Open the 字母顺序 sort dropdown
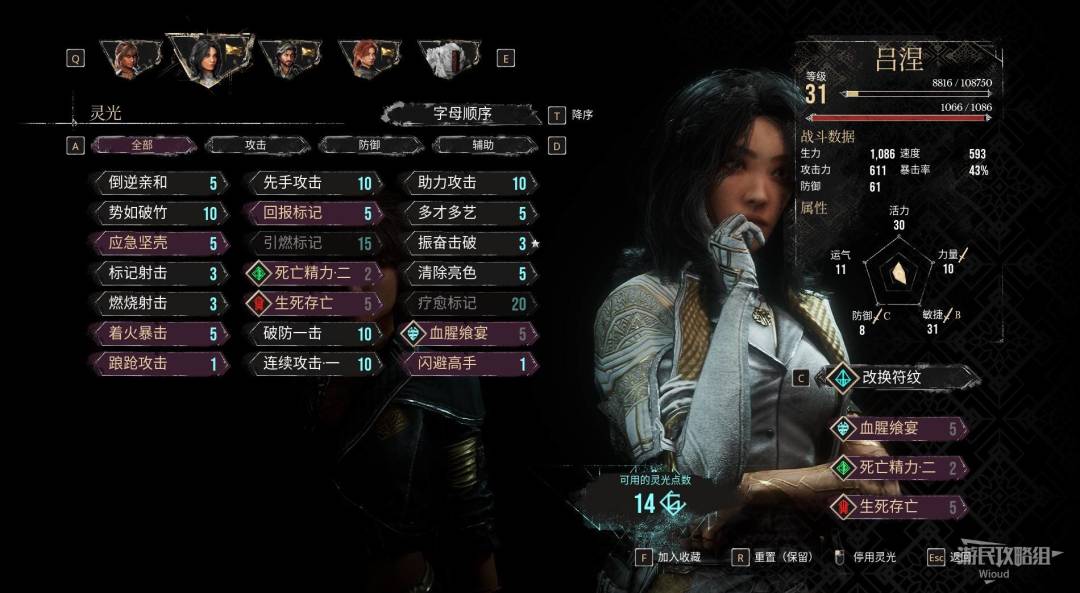The height and width of the screenshot is (593, 1080). click(462, 113)
